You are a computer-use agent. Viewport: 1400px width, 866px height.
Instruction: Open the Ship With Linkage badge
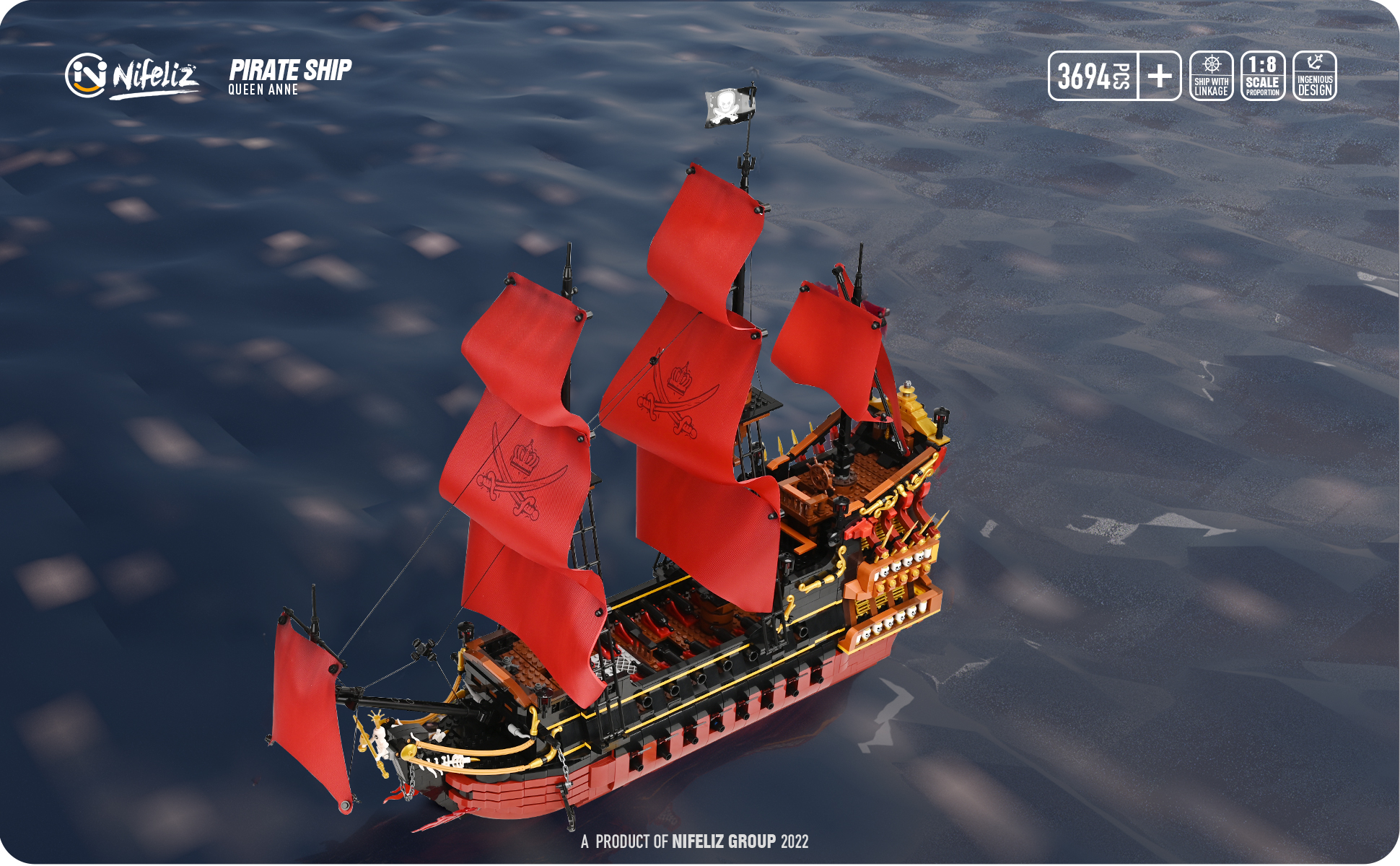click(x=1211, y=76)
